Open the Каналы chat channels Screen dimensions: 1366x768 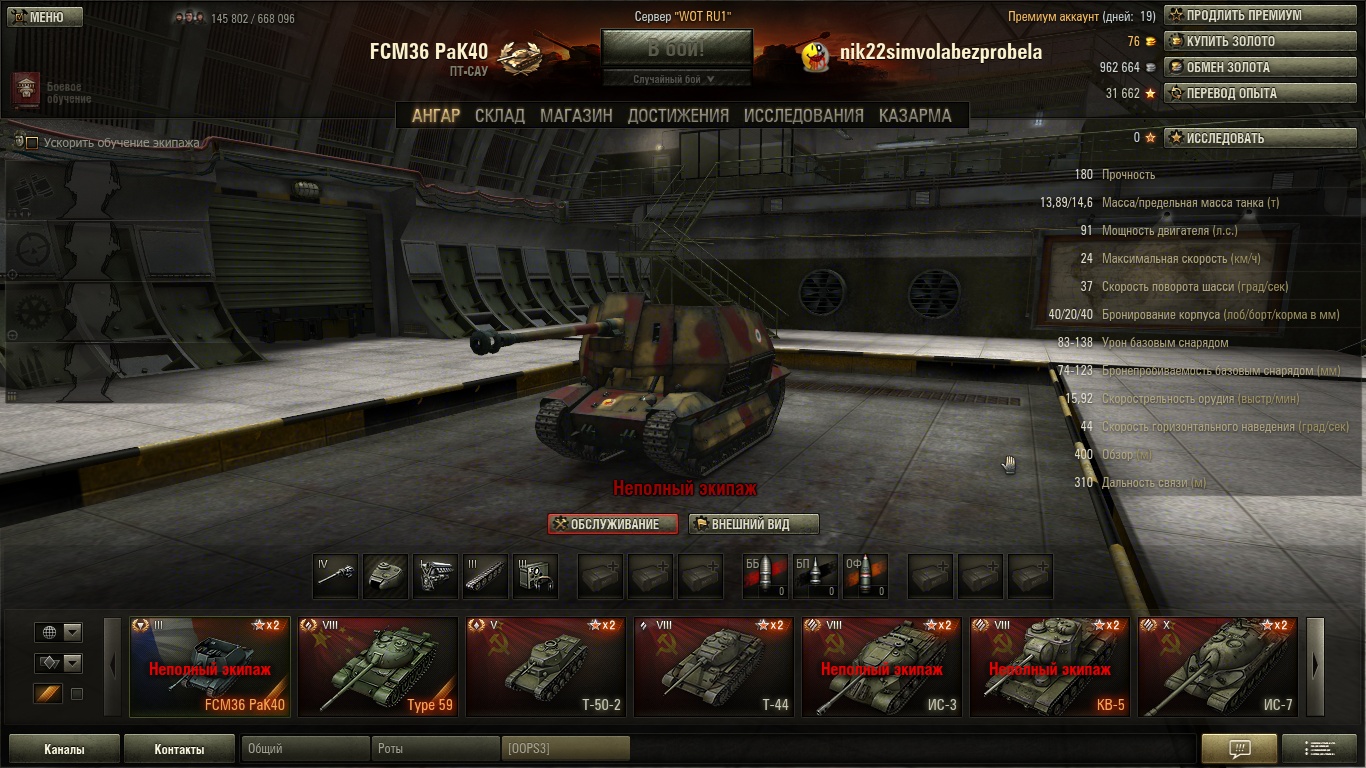pyautogui.click(x=64, y=749)
